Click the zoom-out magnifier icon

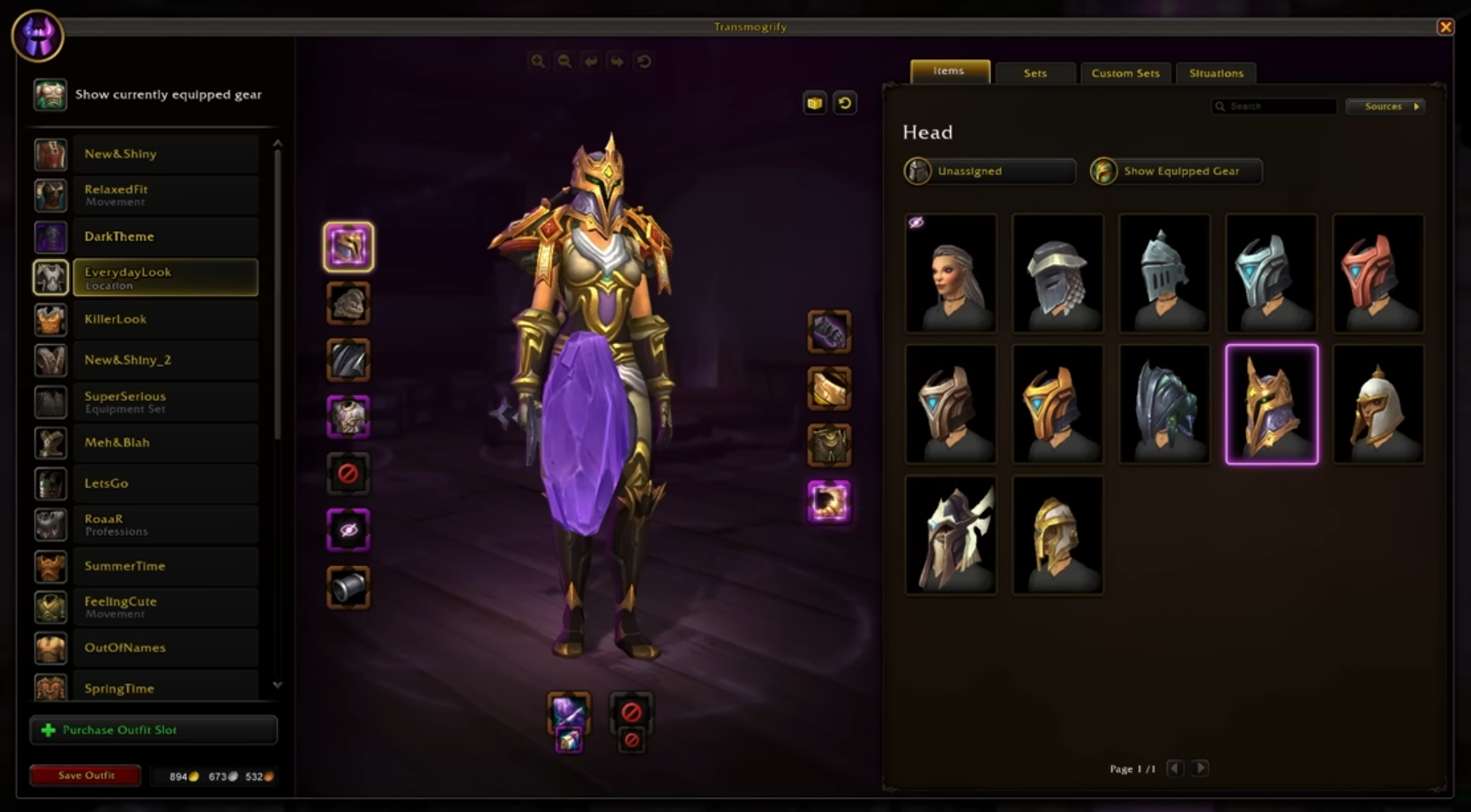[x=564, y=62]
